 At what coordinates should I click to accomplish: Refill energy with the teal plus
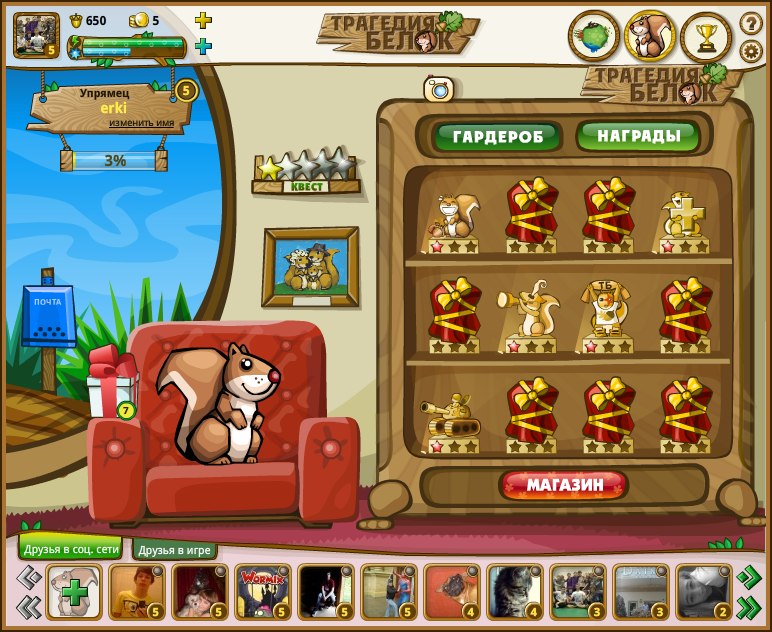(x=203, y=46)
